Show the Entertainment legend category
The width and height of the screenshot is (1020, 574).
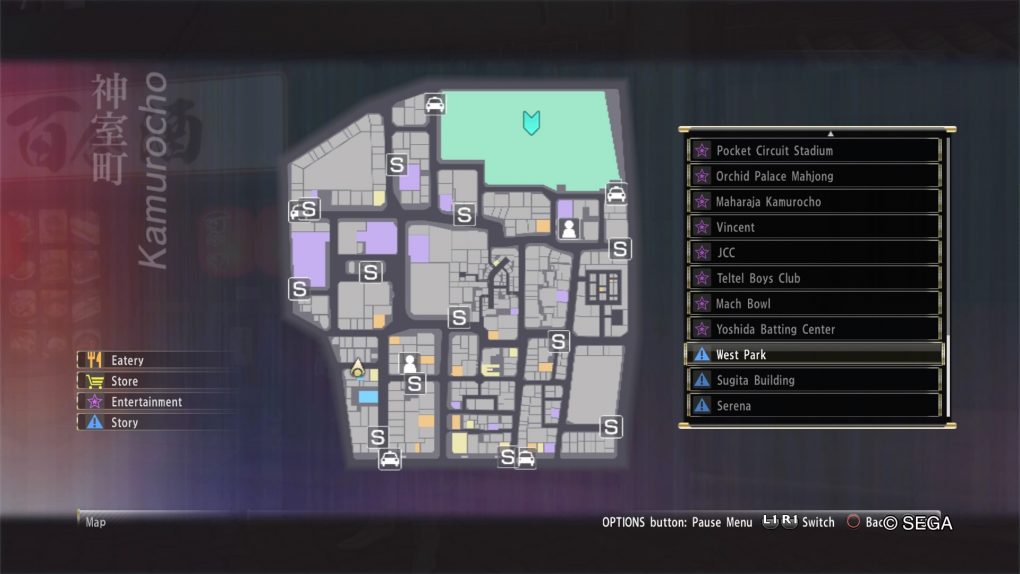coord(146,402)
